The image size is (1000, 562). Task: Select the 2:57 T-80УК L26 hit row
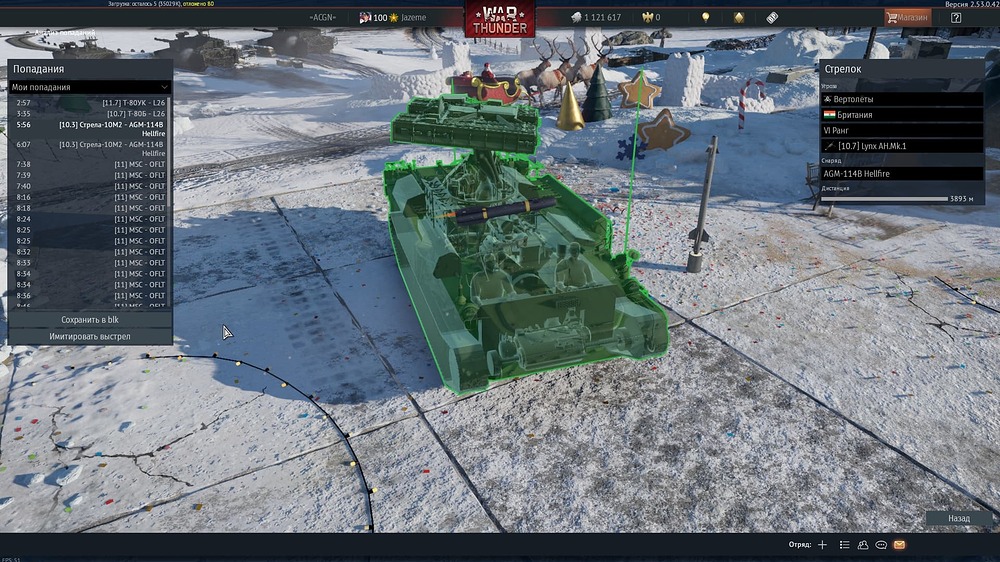point(90,103)
